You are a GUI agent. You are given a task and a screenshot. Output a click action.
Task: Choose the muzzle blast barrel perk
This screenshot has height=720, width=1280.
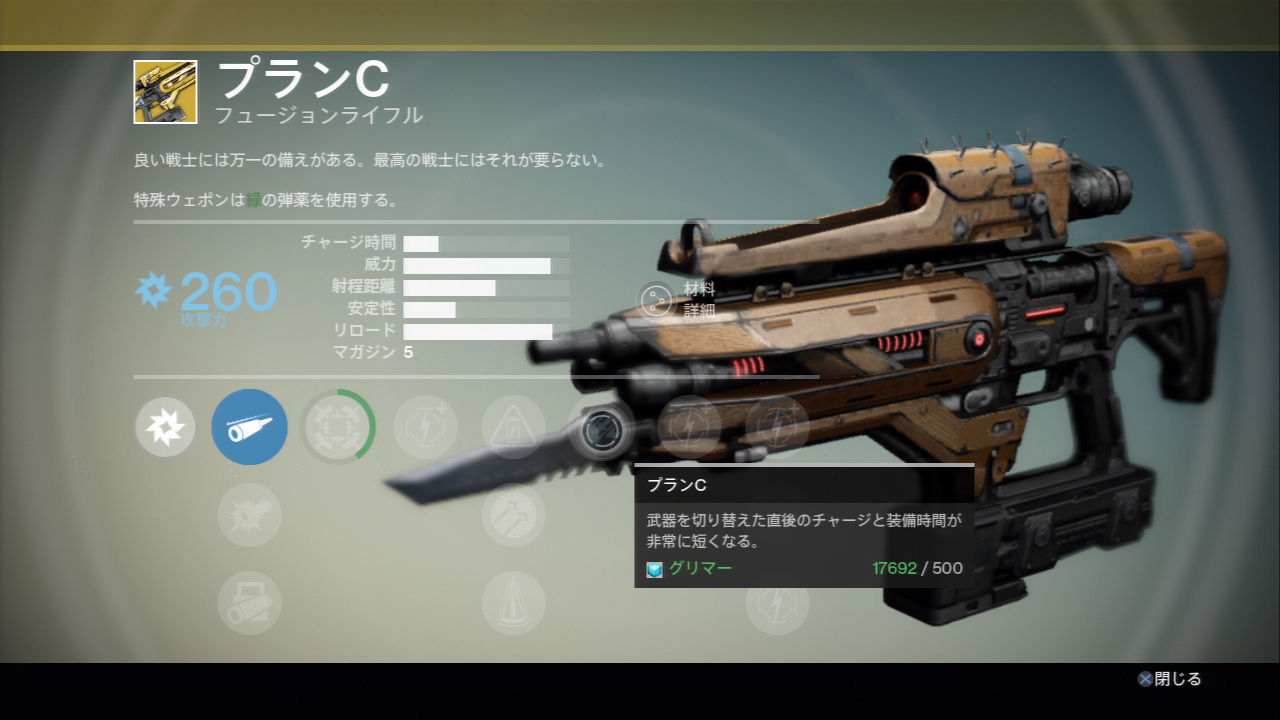249,515
